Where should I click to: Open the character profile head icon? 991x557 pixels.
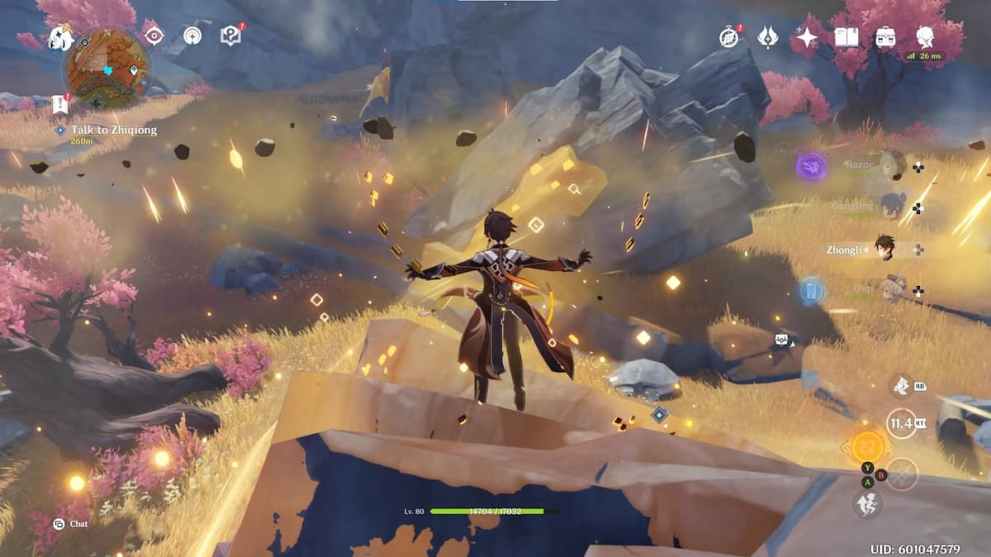click(x=924, y=36)
